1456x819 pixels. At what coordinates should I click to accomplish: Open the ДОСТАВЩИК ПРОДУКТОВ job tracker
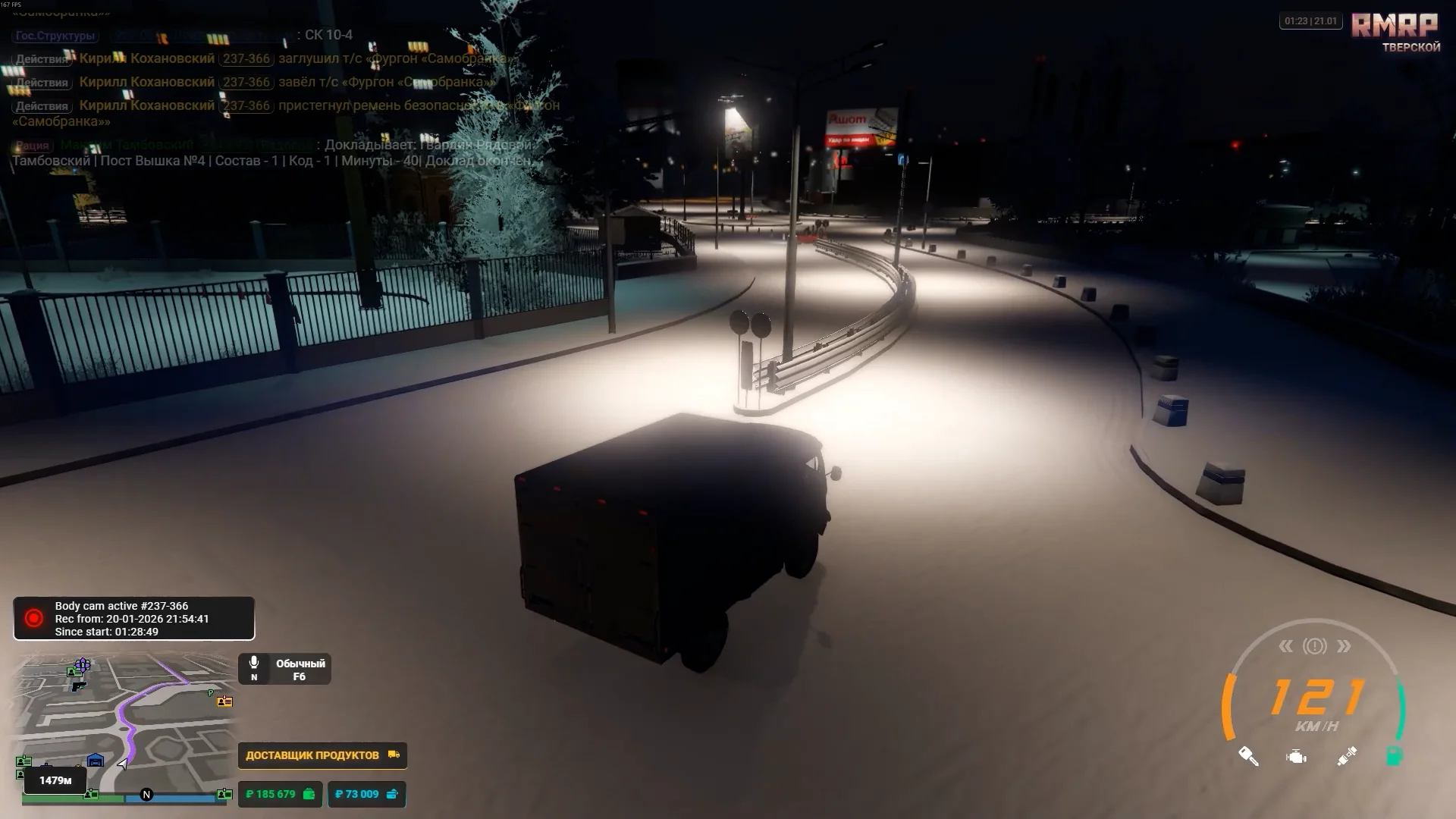(322, 755)
